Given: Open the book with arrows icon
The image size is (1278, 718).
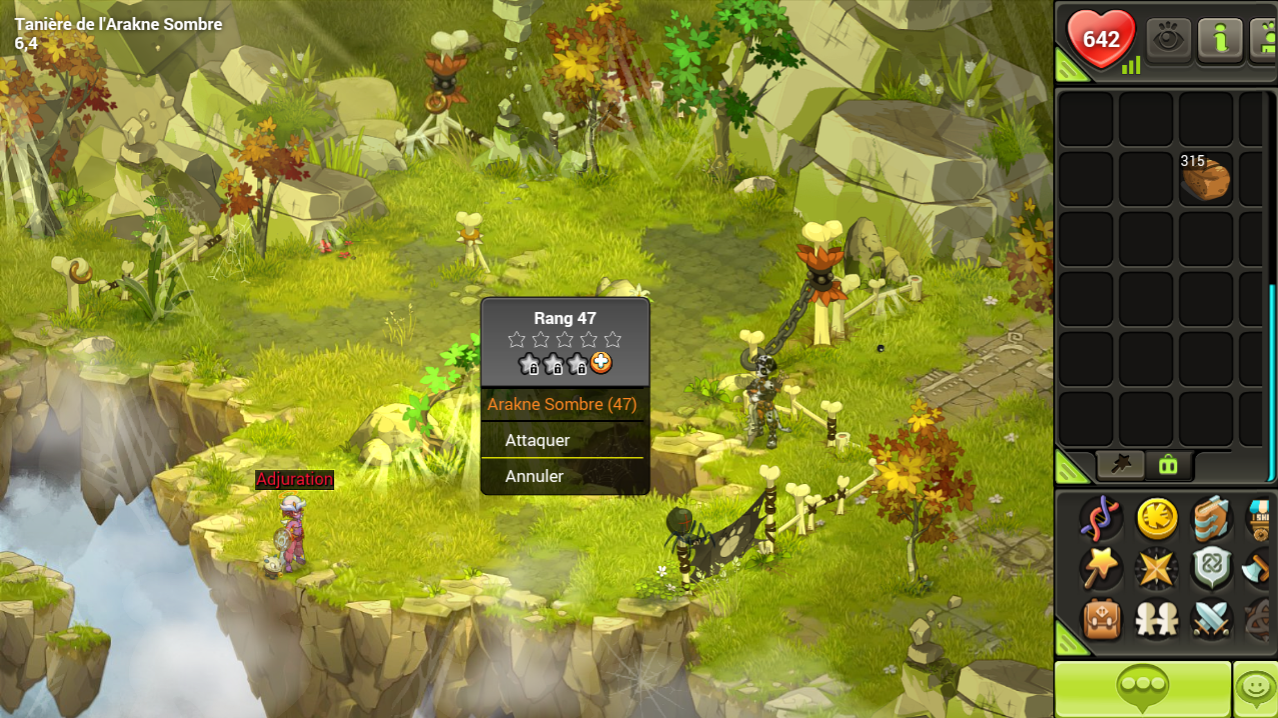Looking at the screenshot, I should 1212,519.
